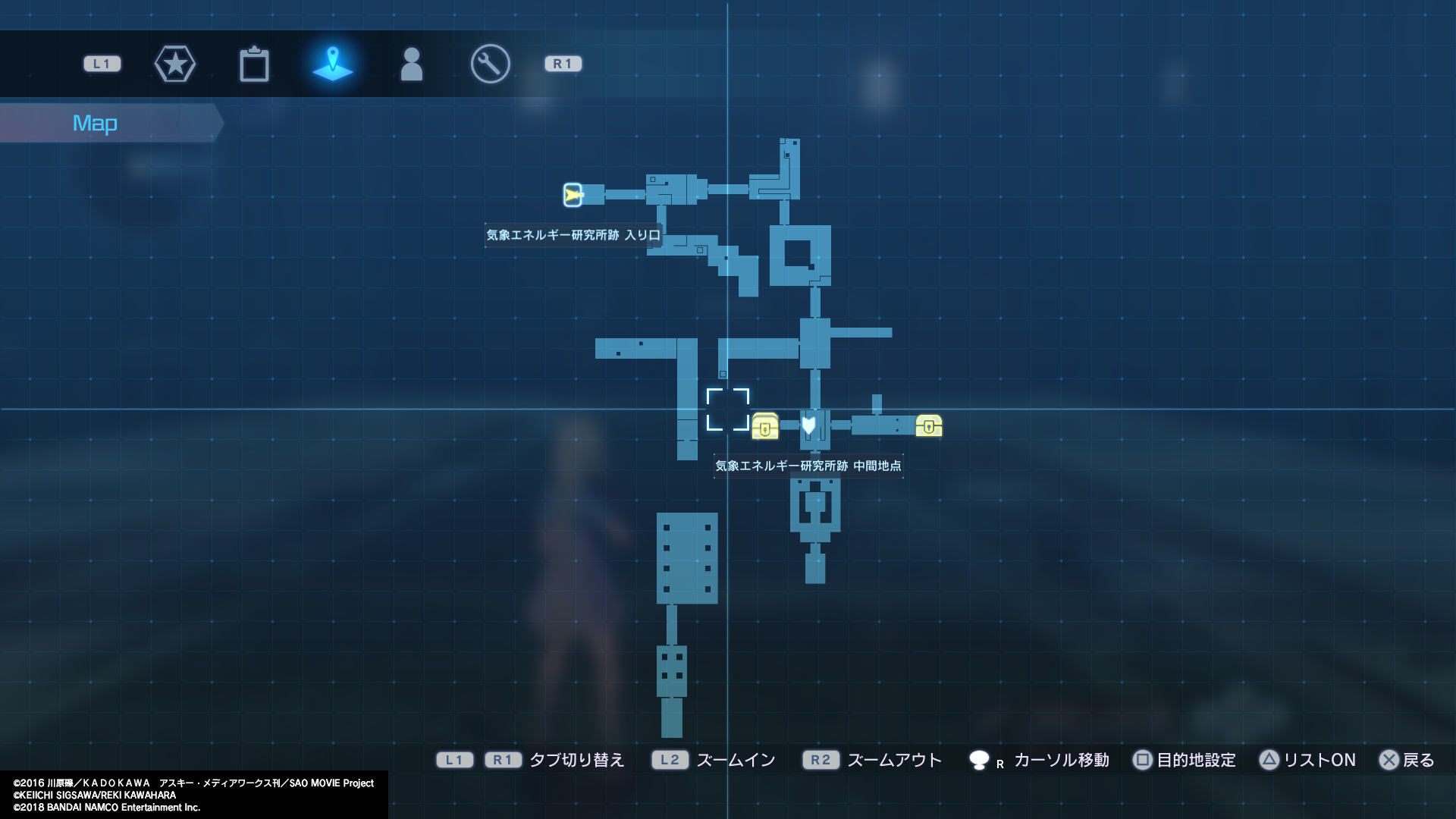Expand the L1 tab switch control
The width and height of the screenshot is (1456, 819).
[x=455, y=760]
